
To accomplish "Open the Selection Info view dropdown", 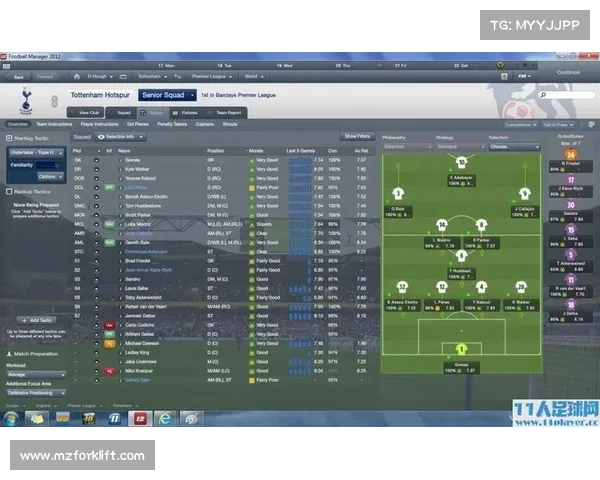I will (x=118, y=136).
